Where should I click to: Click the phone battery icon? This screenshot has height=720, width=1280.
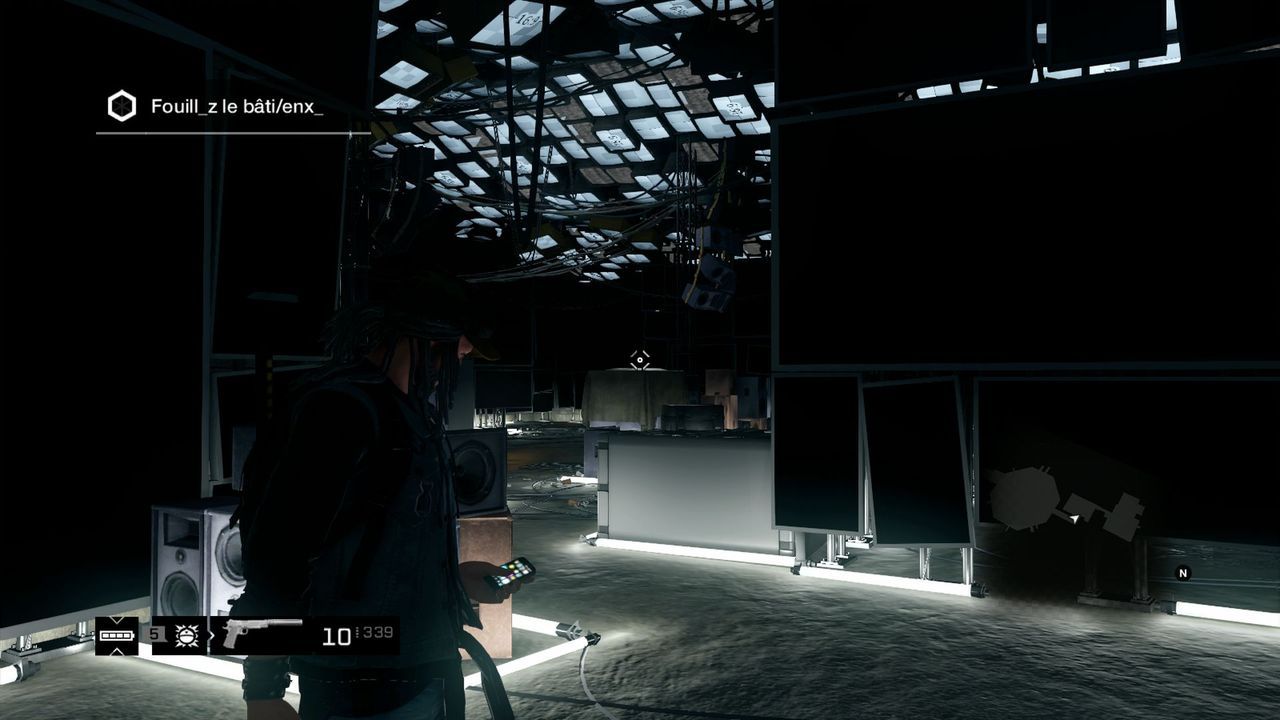pos(117,635)
